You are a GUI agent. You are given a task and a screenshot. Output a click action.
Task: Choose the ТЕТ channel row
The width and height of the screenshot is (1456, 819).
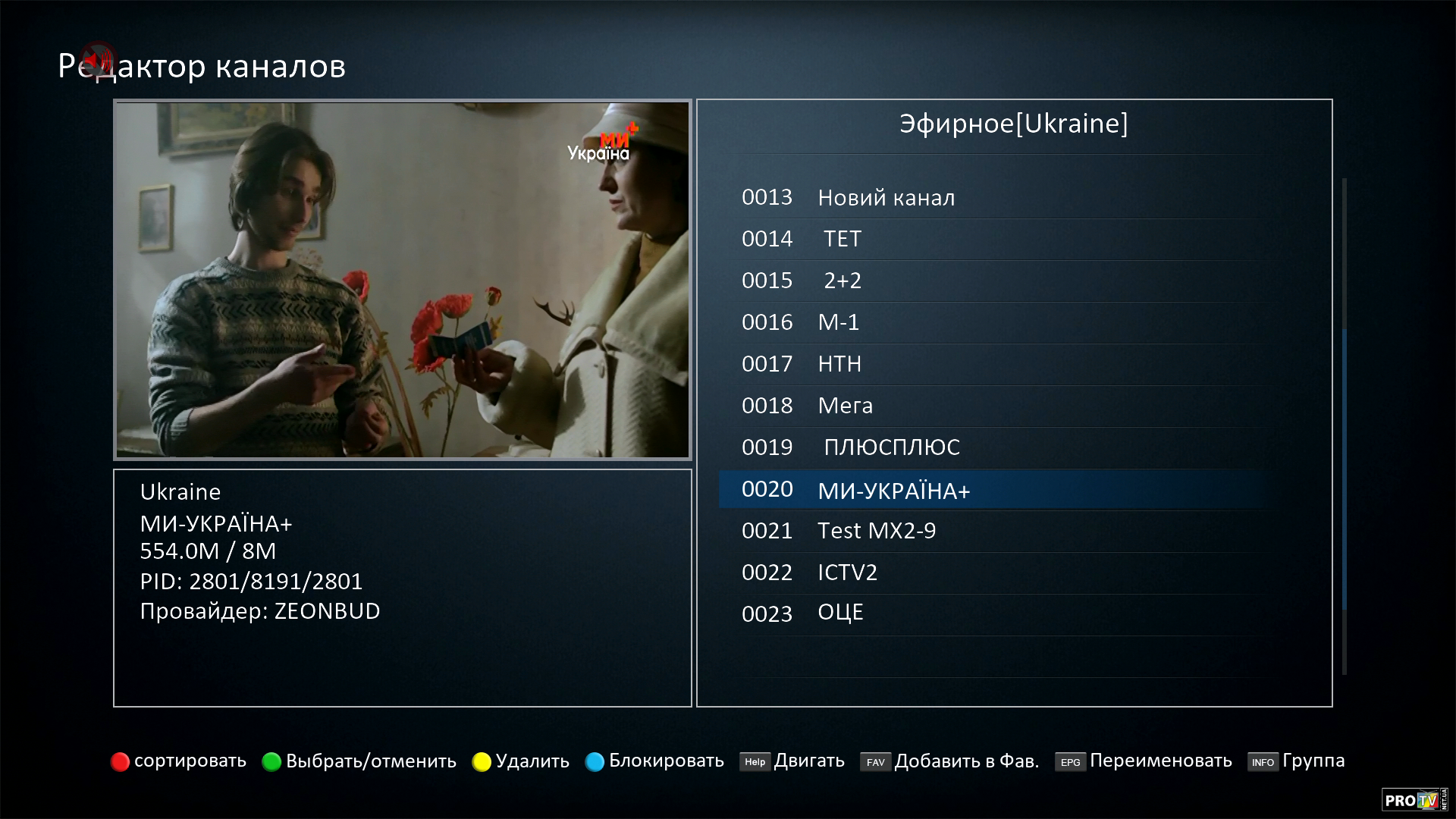(x=842, y=240)
